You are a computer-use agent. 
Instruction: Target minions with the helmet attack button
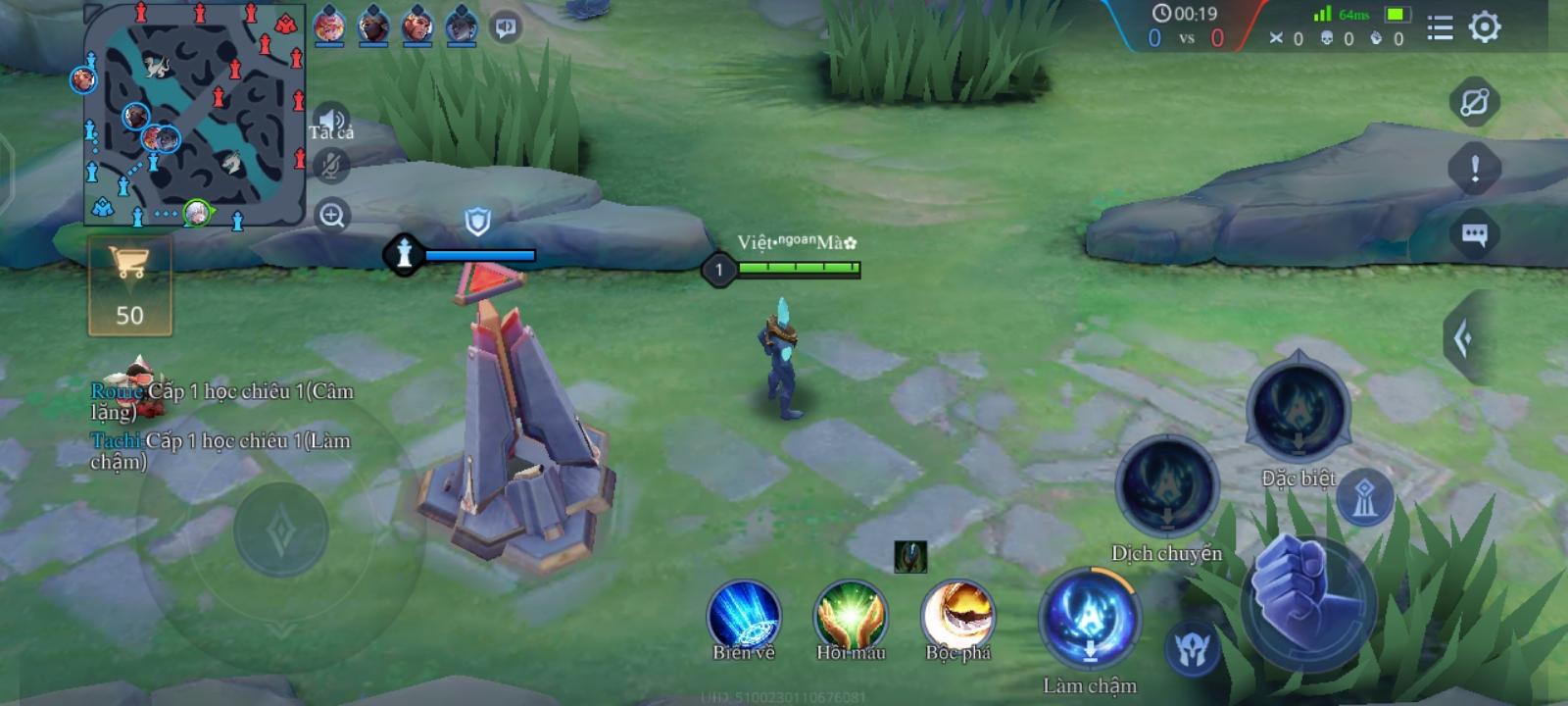pyautogui.click(x=1193, y=649)
